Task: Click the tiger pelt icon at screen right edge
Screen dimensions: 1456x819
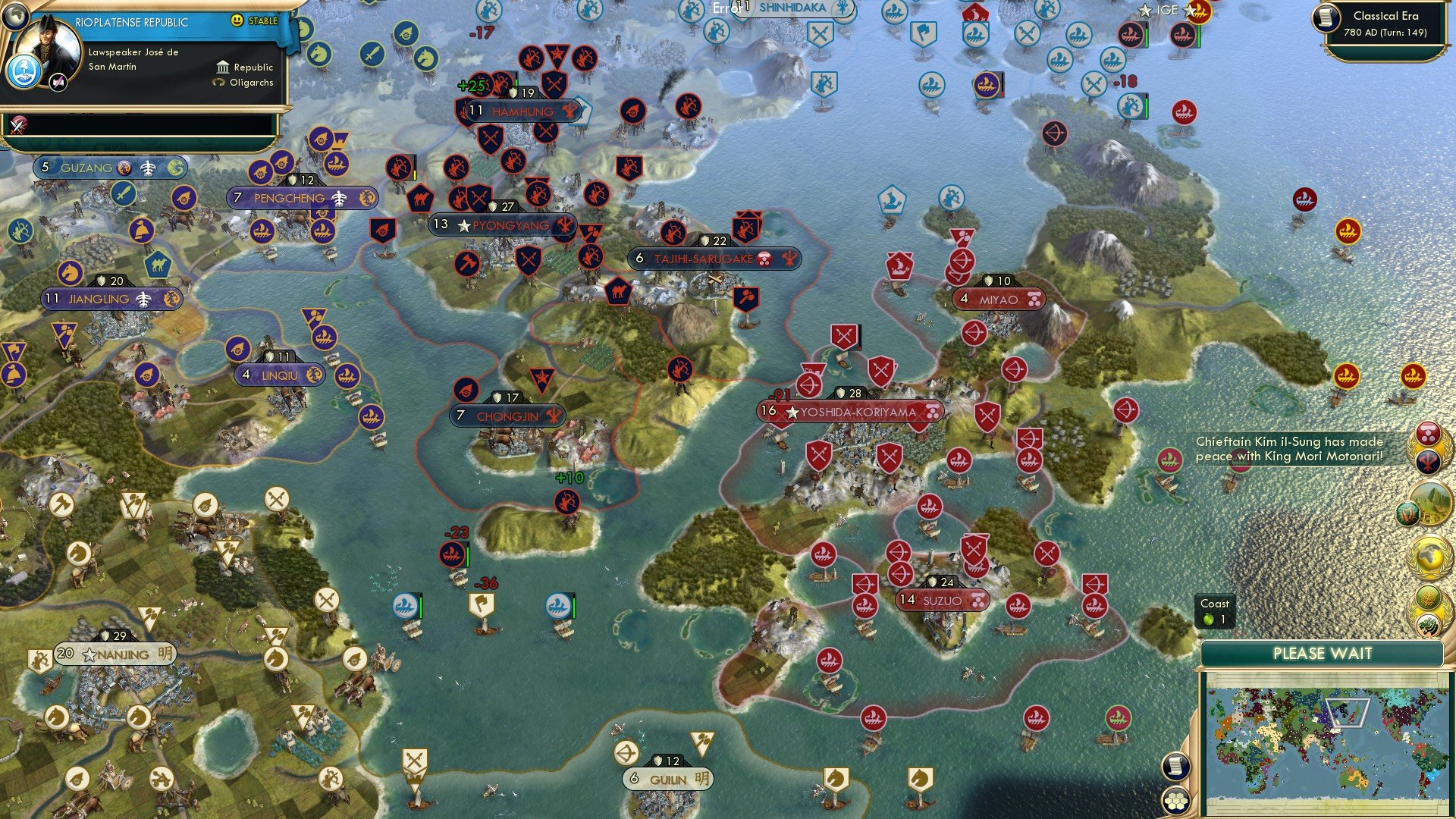Action: (x=1426, y=625)
